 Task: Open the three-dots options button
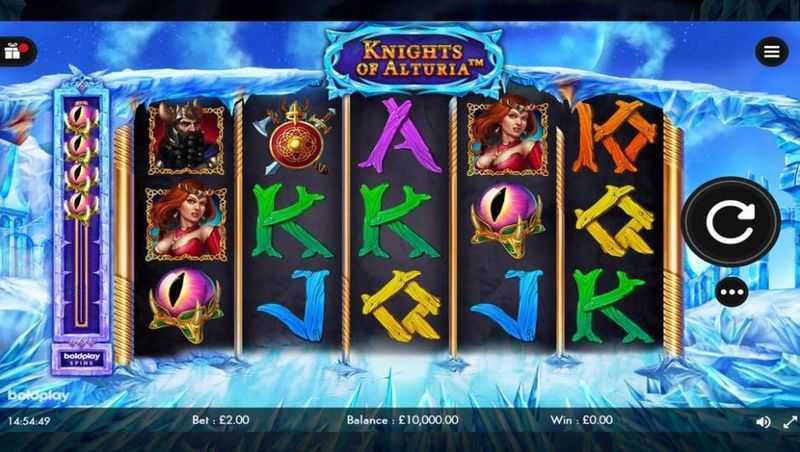tap(731, 292)
